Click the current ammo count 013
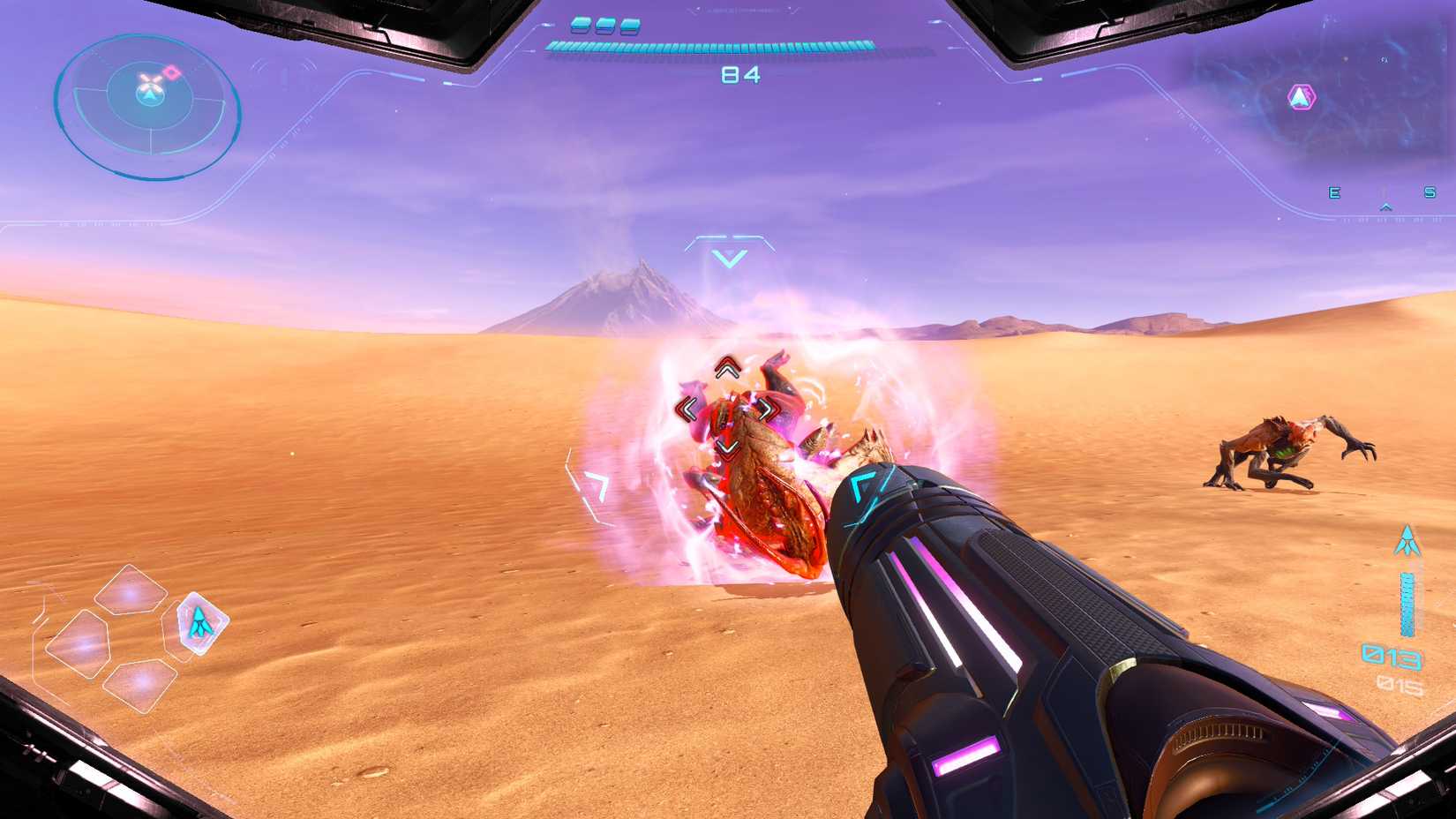This screenshot has height=819, width=1456. coord(1392,657)
